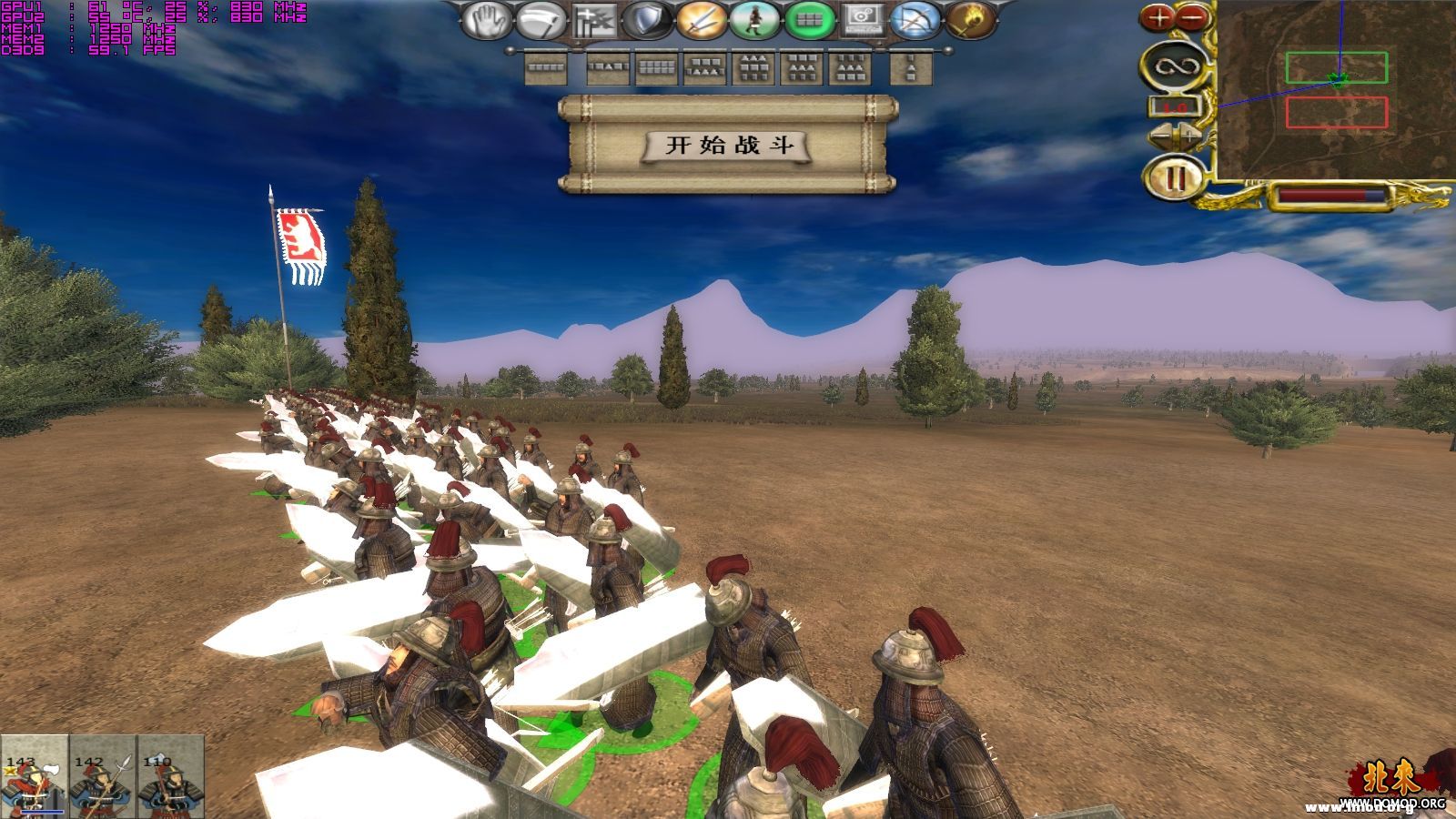Toggle run mode with the walking soldier icon
Viewport: 1456px width, 819px height.
click(x=753, y=20)
